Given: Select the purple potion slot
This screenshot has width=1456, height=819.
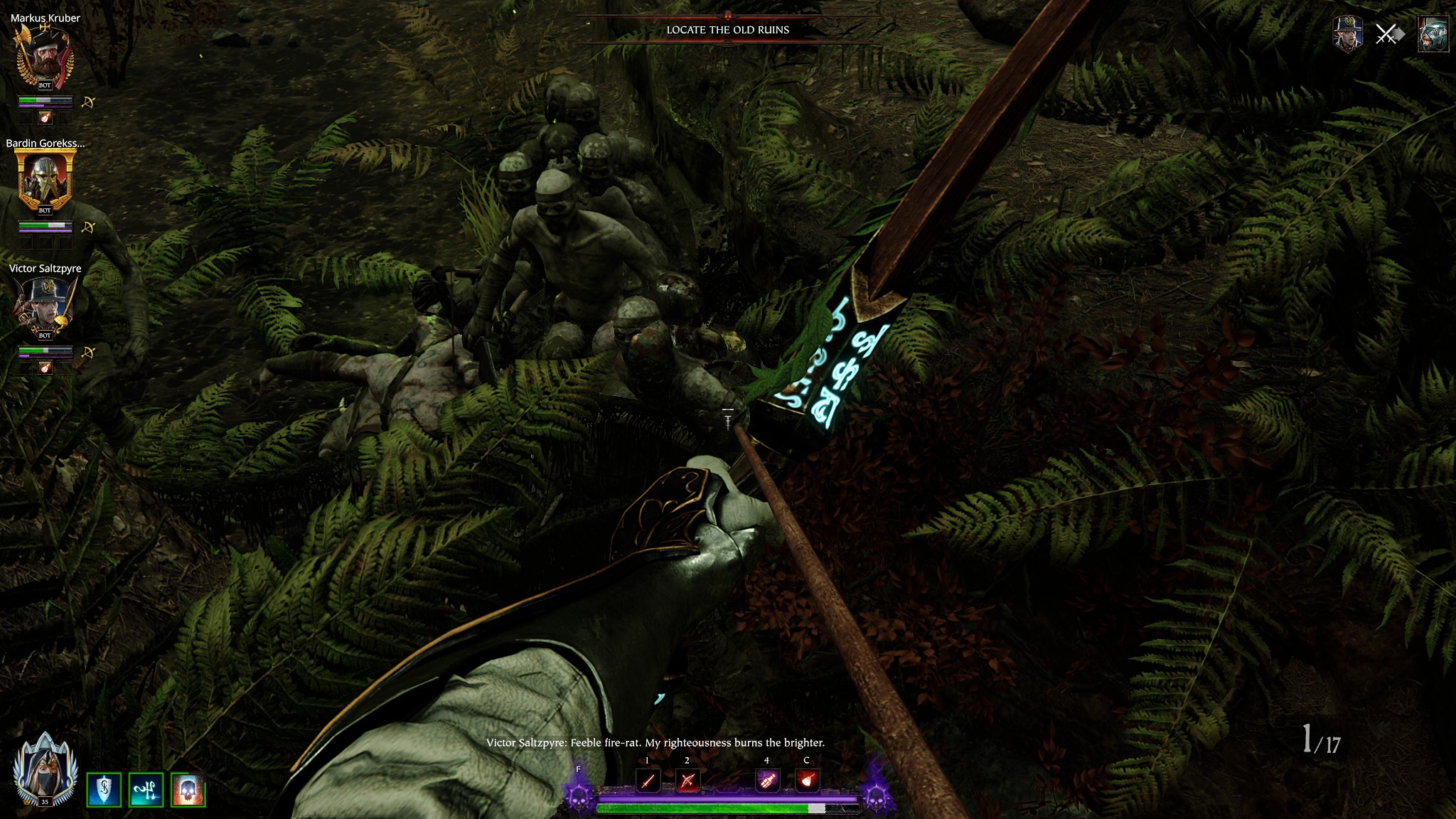Looking at the screenshot, I should (766, 781).
